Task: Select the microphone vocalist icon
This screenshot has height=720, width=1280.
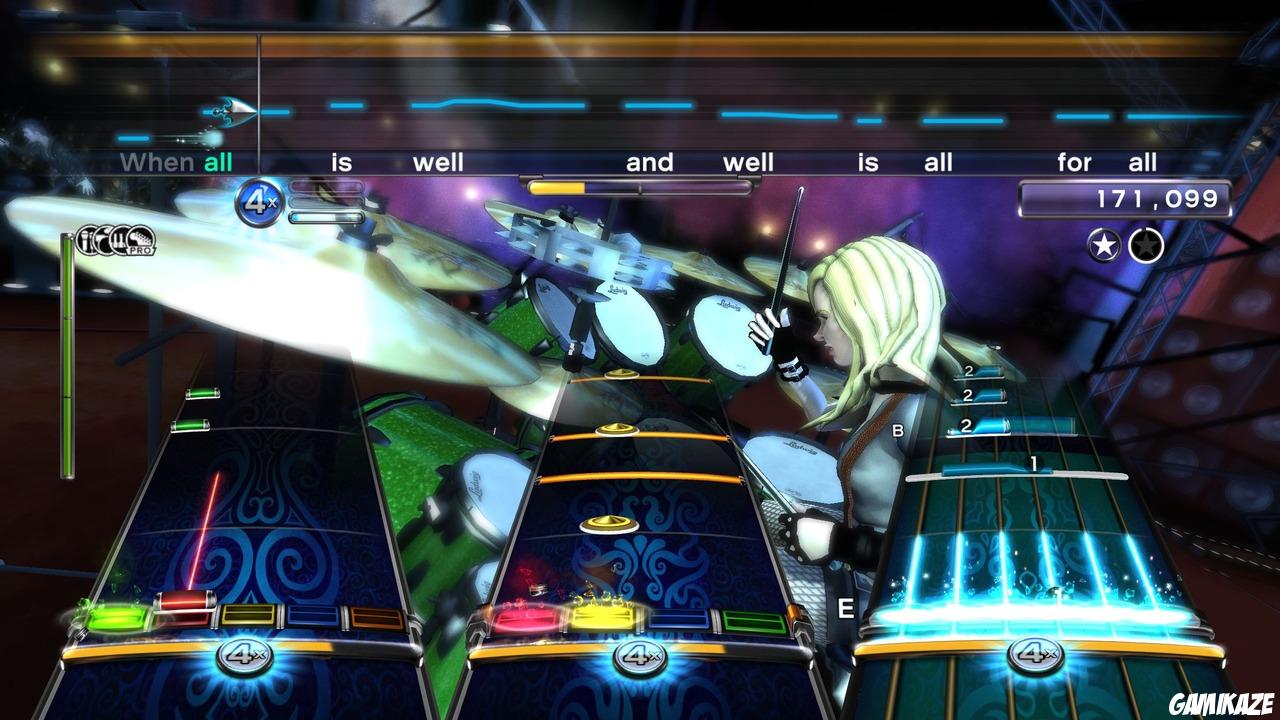Action: (88, 238)
